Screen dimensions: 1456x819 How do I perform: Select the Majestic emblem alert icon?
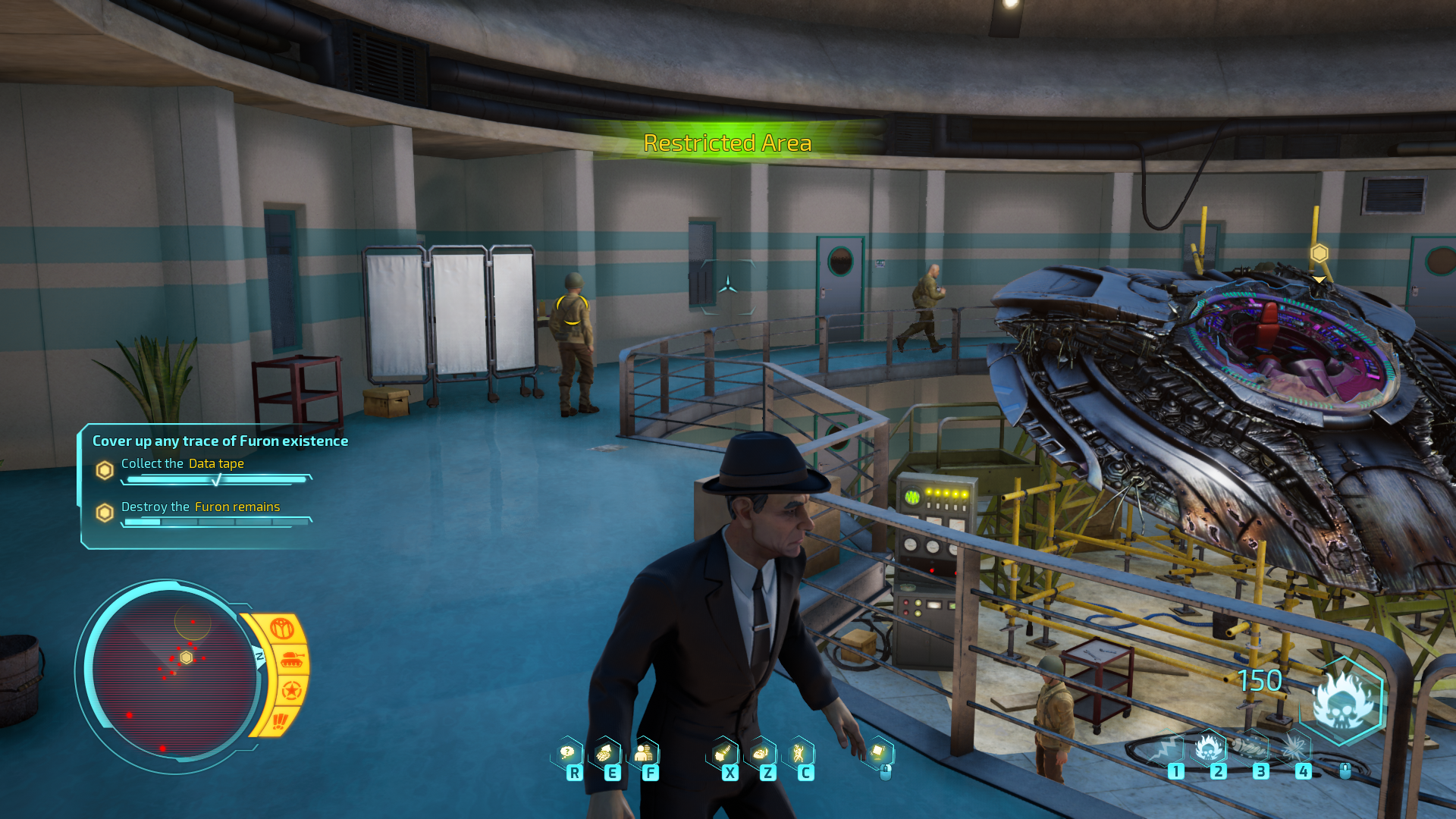[281, 629]
